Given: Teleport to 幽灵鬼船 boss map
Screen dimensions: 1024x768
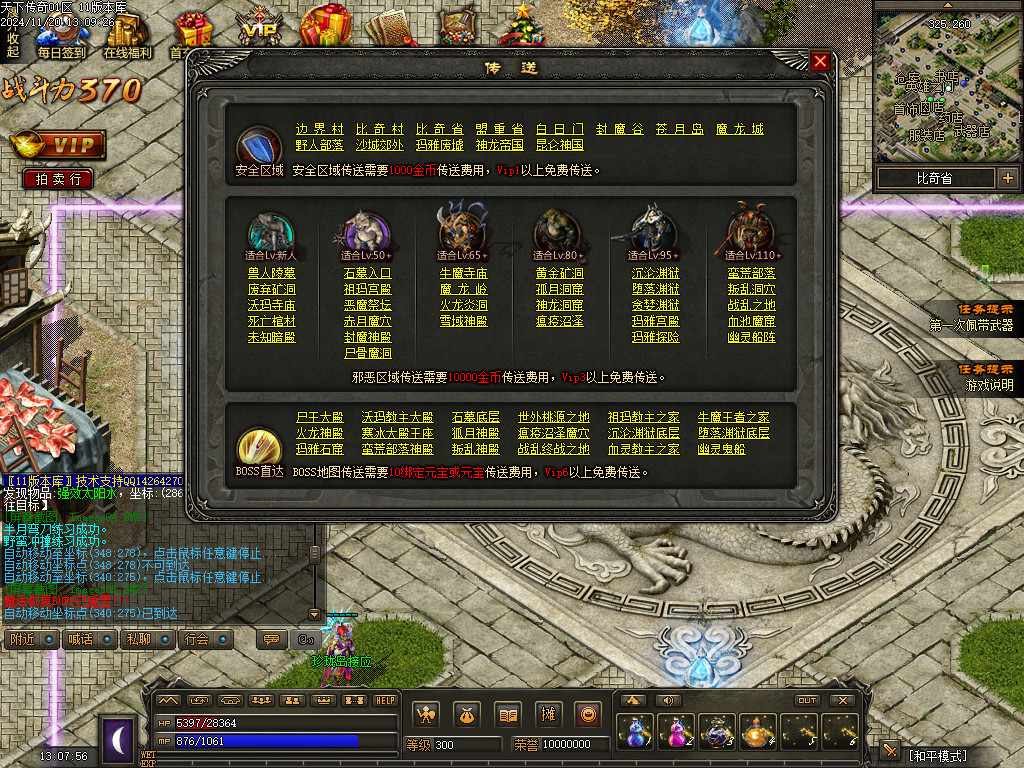Looking at the screenshot, I should [x=720, y=449].
